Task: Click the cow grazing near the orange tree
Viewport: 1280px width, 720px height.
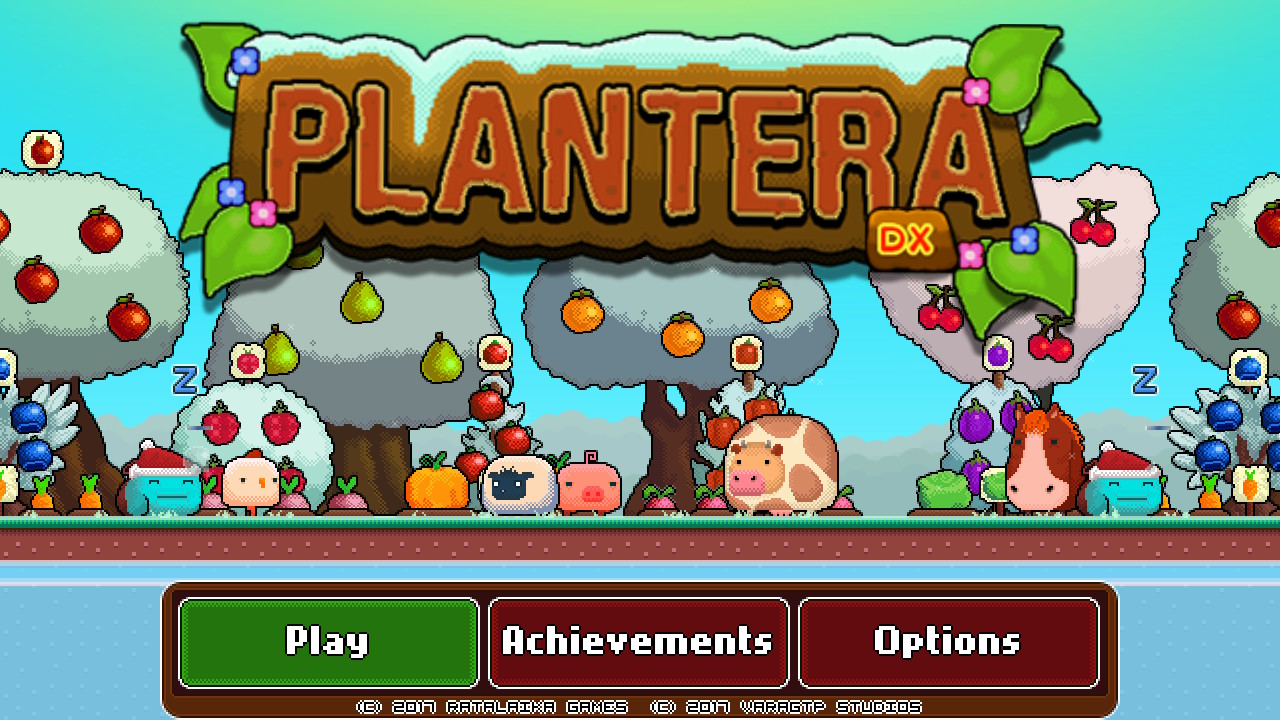Action: [x=780, y=465]
